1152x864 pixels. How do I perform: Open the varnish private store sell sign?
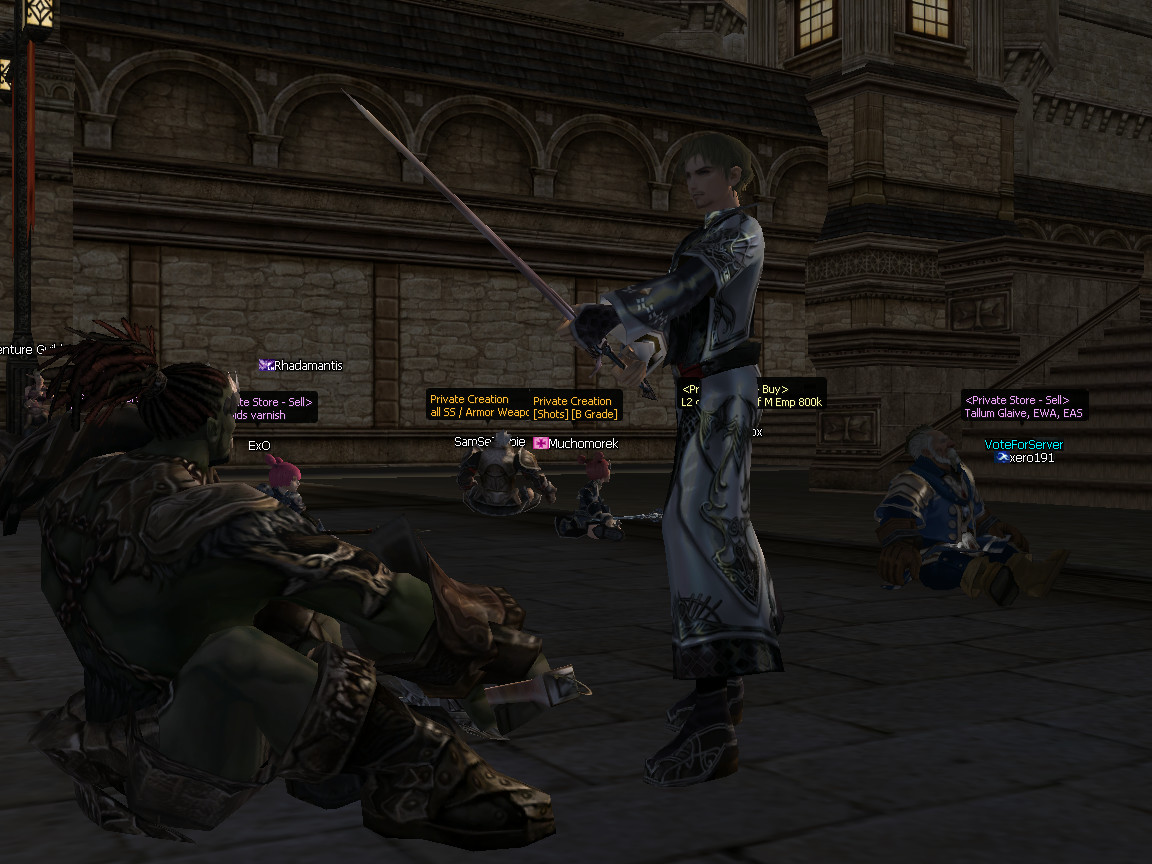click(271, 408)
